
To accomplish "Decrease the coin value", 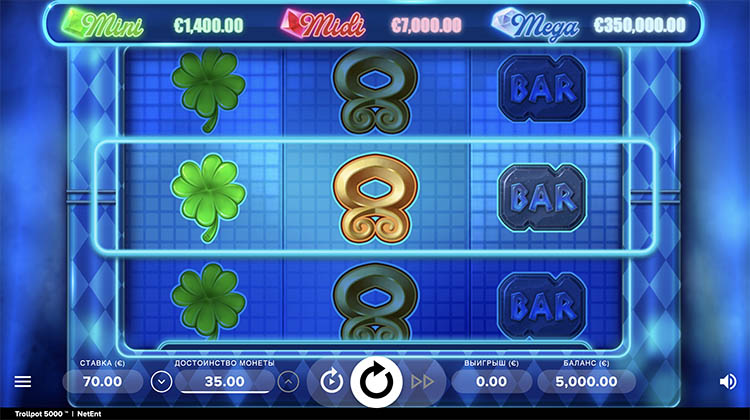I will coord(161,381).
